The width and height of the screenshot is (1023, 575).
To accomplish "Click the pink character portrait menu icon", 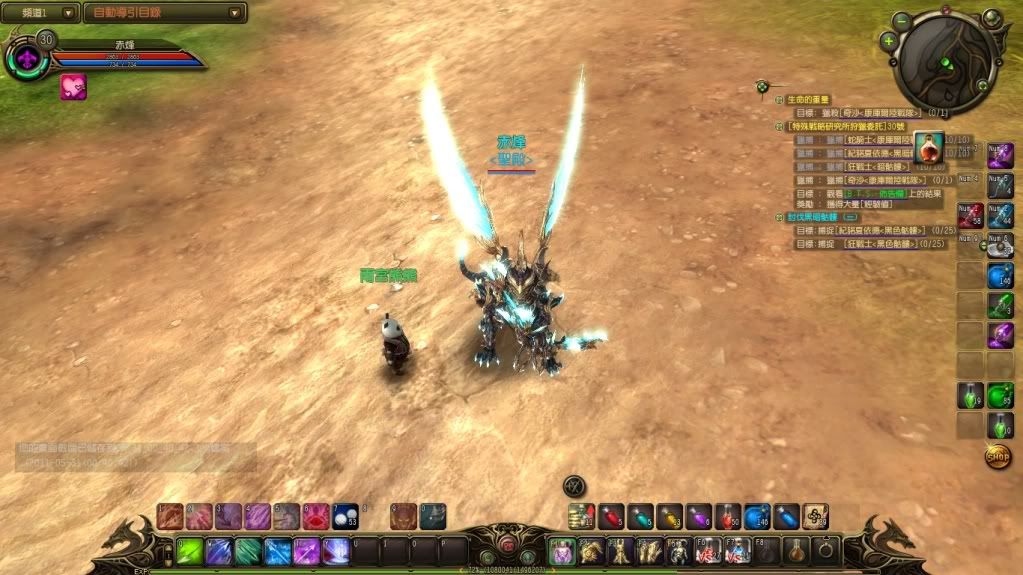I will (x=561, y=551).
